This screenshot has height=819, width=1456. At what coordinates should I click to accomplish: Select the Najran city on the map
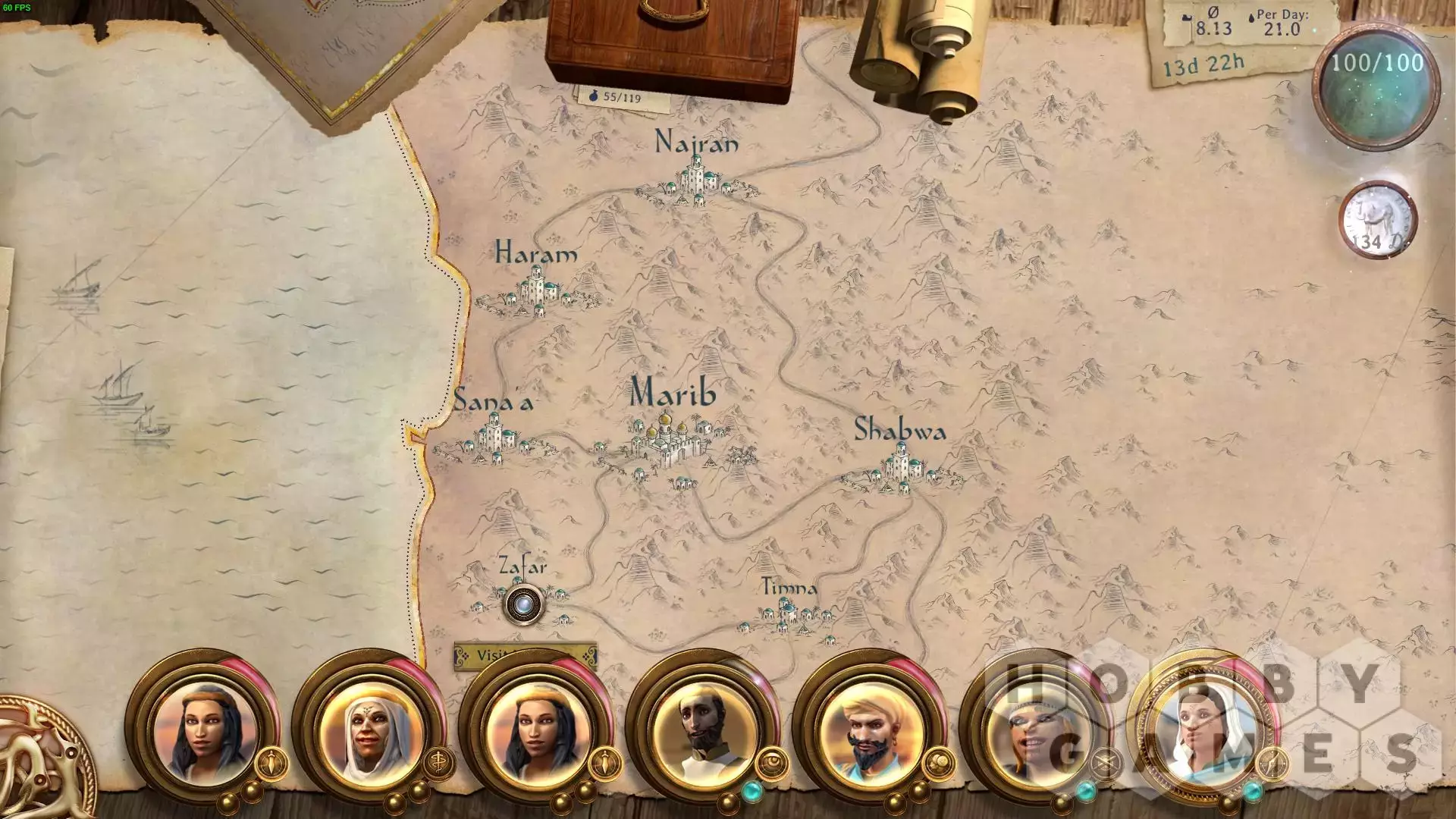[696, 179]
